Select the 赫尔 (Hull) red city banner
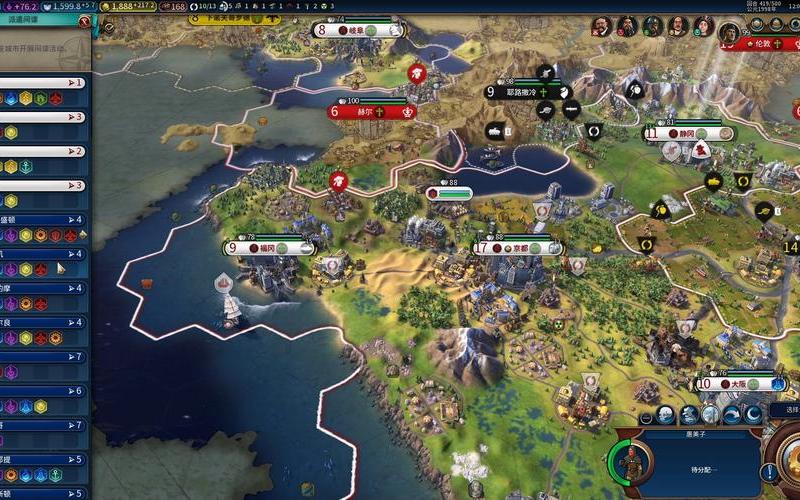The width and height of the screenshot is (800, 500). click(x=370, y=111)
